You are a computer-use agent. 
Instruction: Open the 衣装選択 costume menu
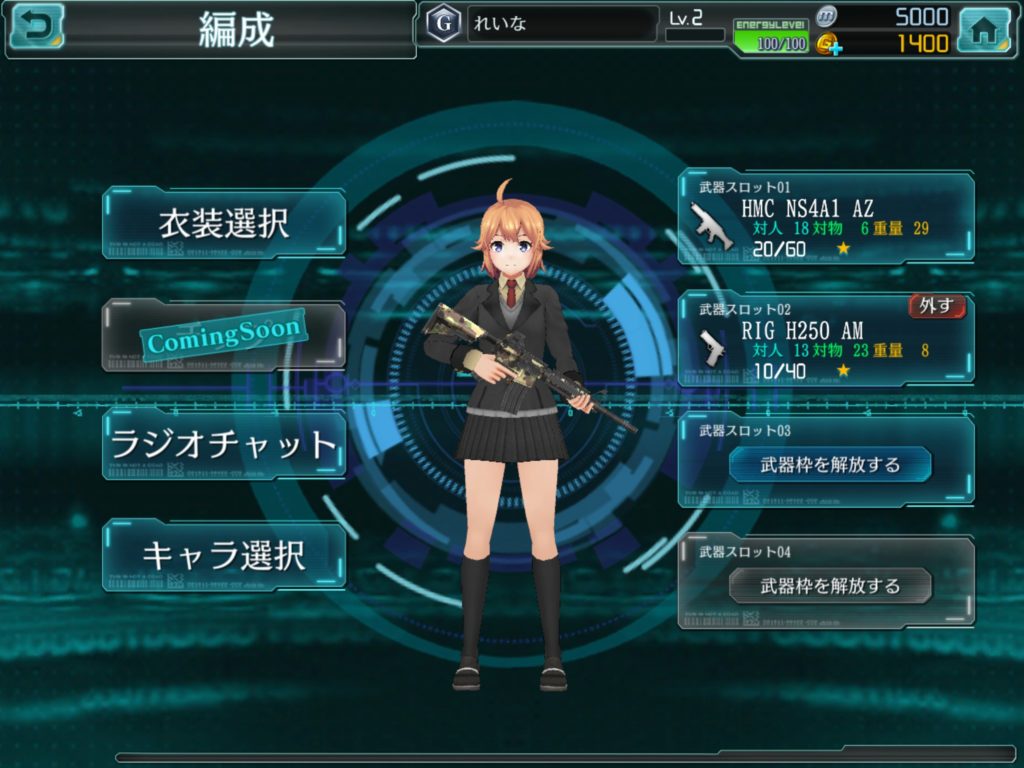click(224, 223)
